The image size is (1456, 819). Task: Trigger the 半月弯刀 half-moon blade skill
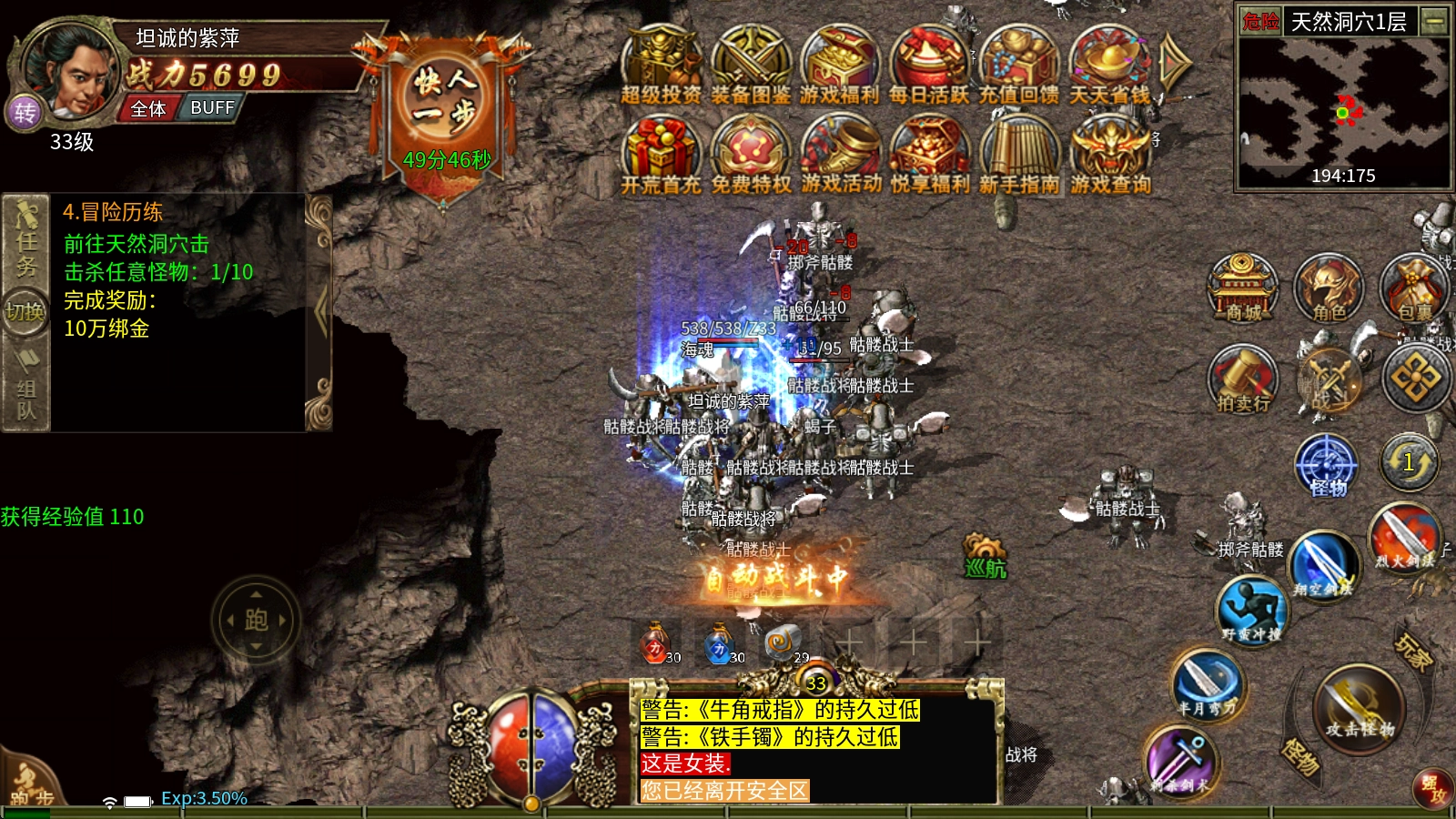[1207, 684]
